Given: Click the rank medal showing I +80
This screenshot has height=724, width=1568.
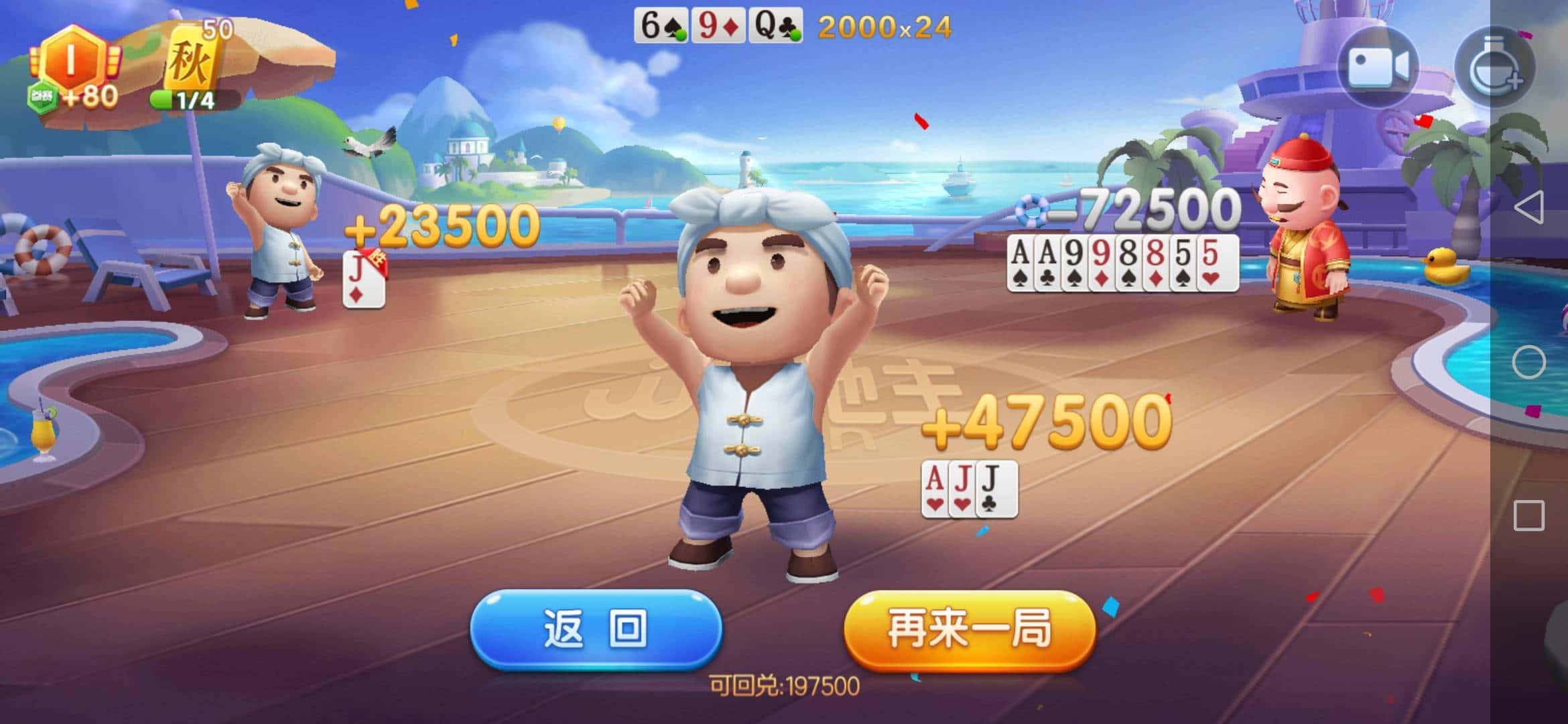Looking at the screenshot, I should (x=70, y=64).
